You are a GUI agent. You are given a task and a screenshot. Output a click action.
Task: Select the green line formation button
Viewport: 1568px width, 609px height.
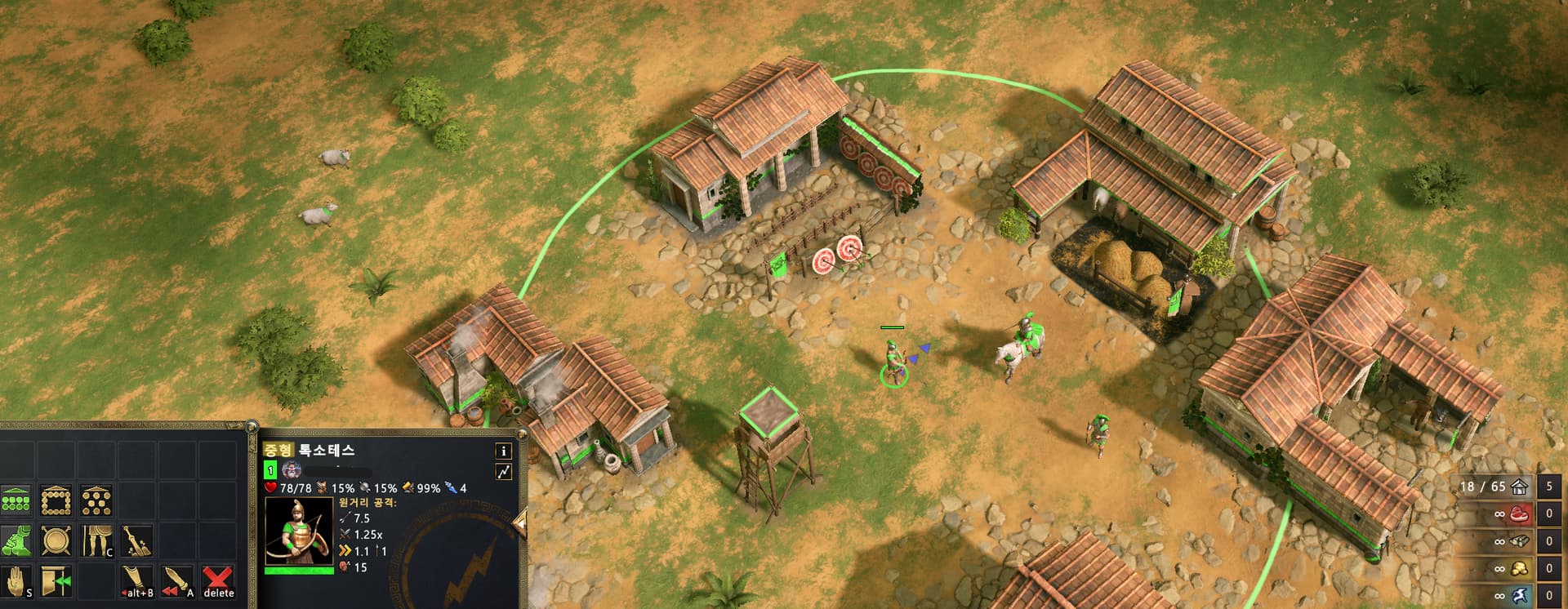pos(16,500)
